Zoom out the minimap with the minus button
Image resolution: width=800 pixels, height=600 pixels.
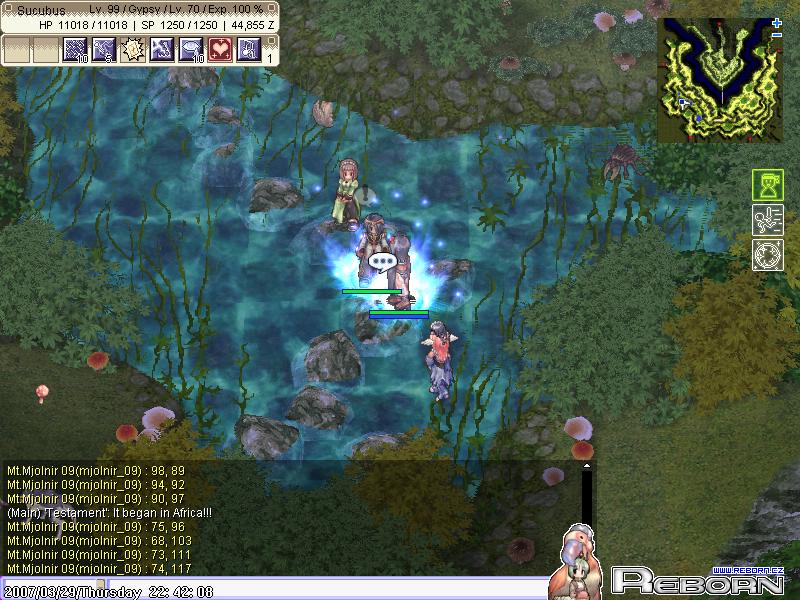coord(777,35)
